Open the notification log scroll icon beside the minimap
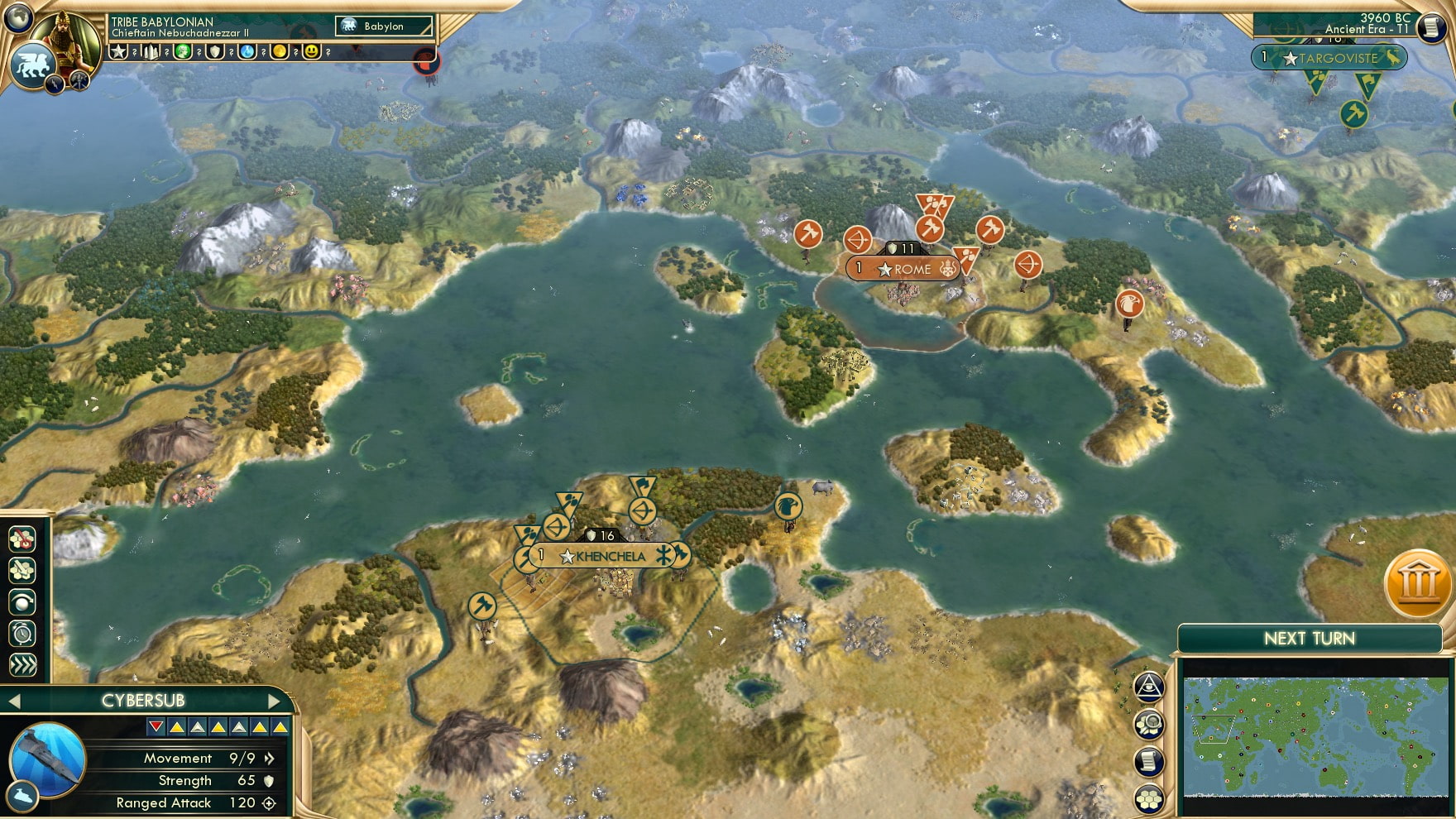The image size is (1456, 819). pyautogui.click(x=1148, y=759)
